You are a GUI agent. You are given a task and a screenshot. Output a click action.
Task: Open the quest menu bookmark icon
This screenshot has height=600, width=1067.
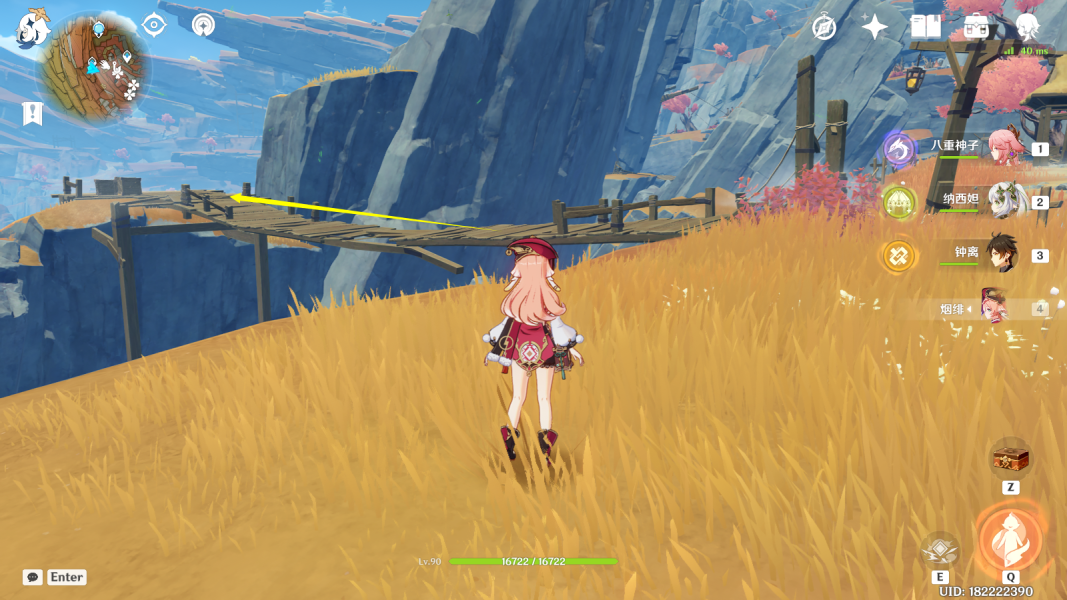33,113
